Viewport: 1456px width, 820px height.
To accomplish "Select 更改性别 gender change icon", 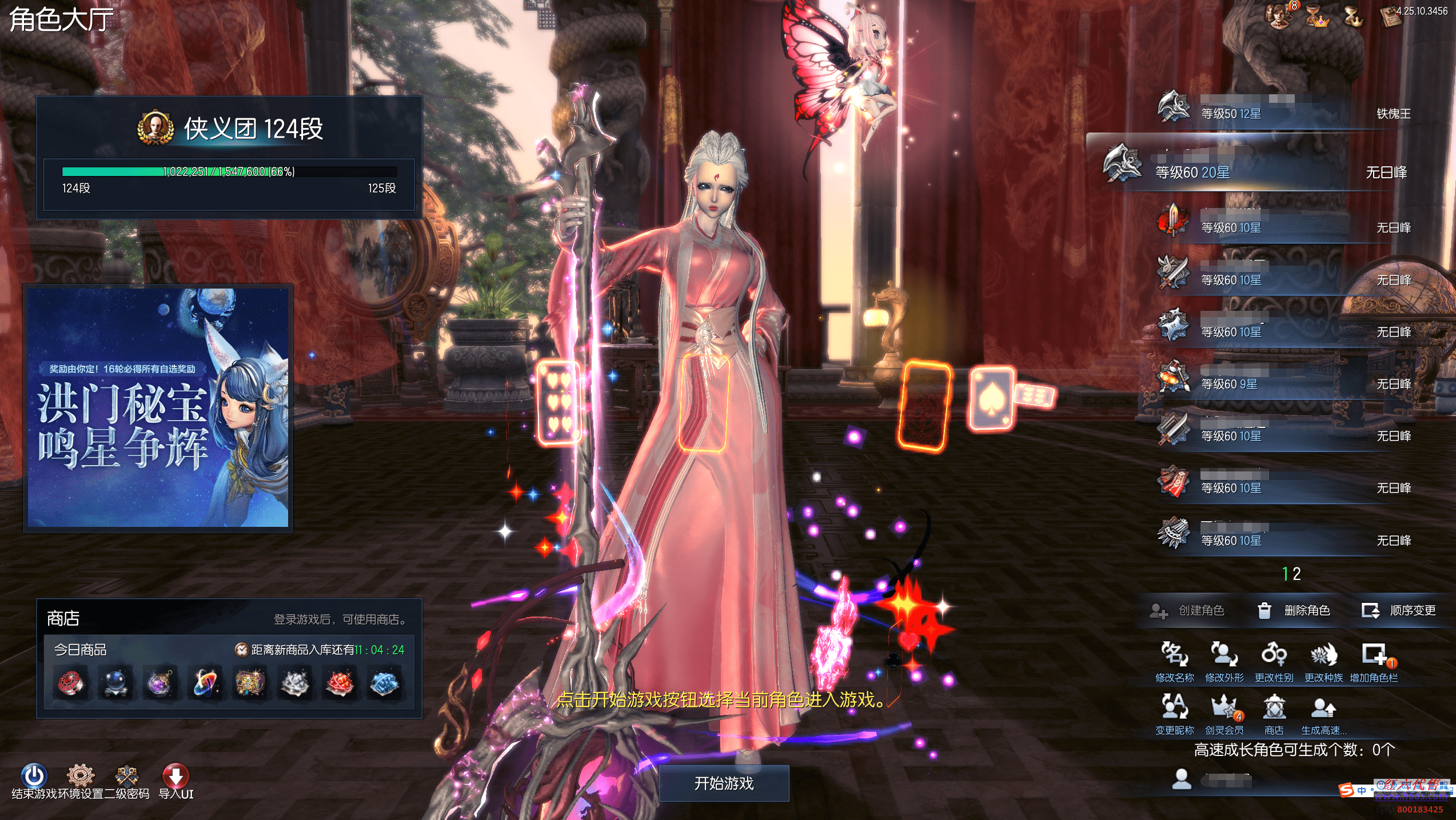I will tap(1274, 661).
